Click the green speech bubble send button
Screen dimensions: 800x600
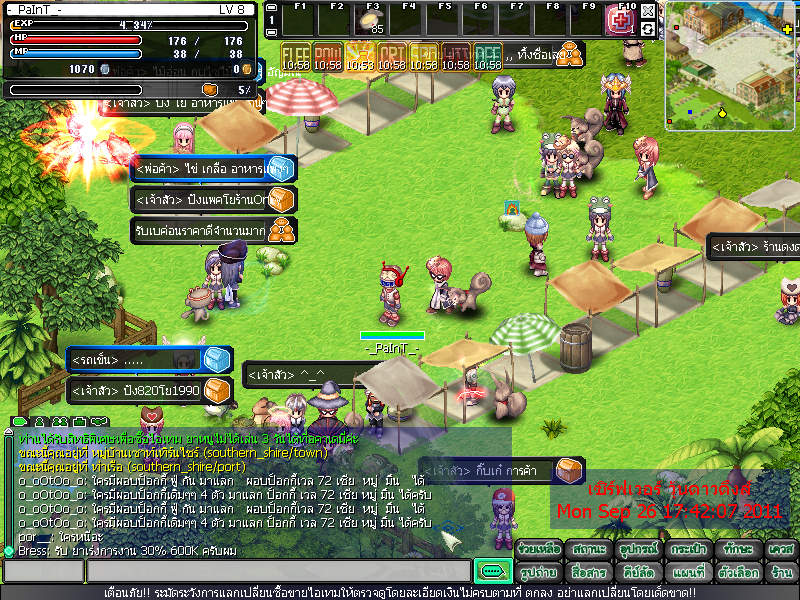coord(492,571)
